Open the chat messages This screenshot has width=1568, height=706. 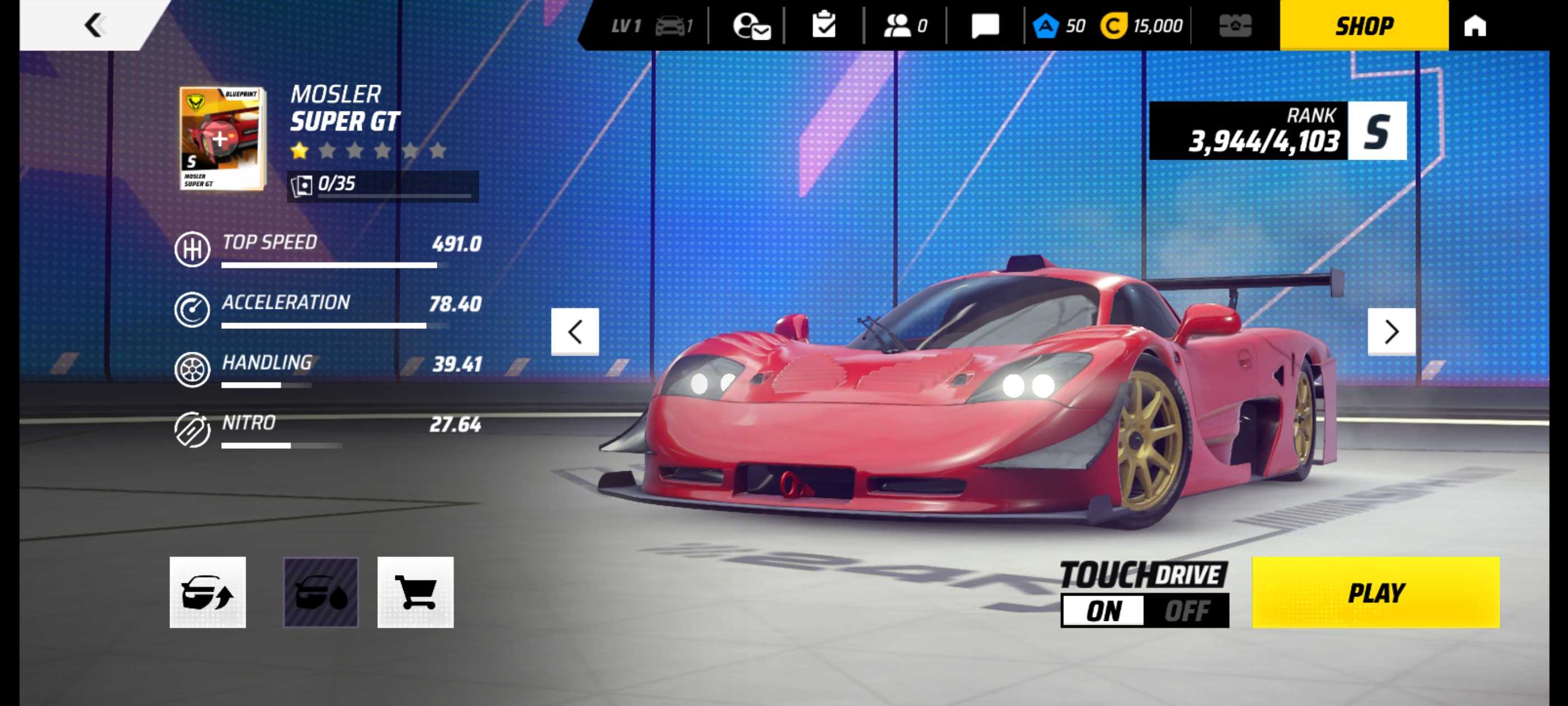[x=985, y=26]
